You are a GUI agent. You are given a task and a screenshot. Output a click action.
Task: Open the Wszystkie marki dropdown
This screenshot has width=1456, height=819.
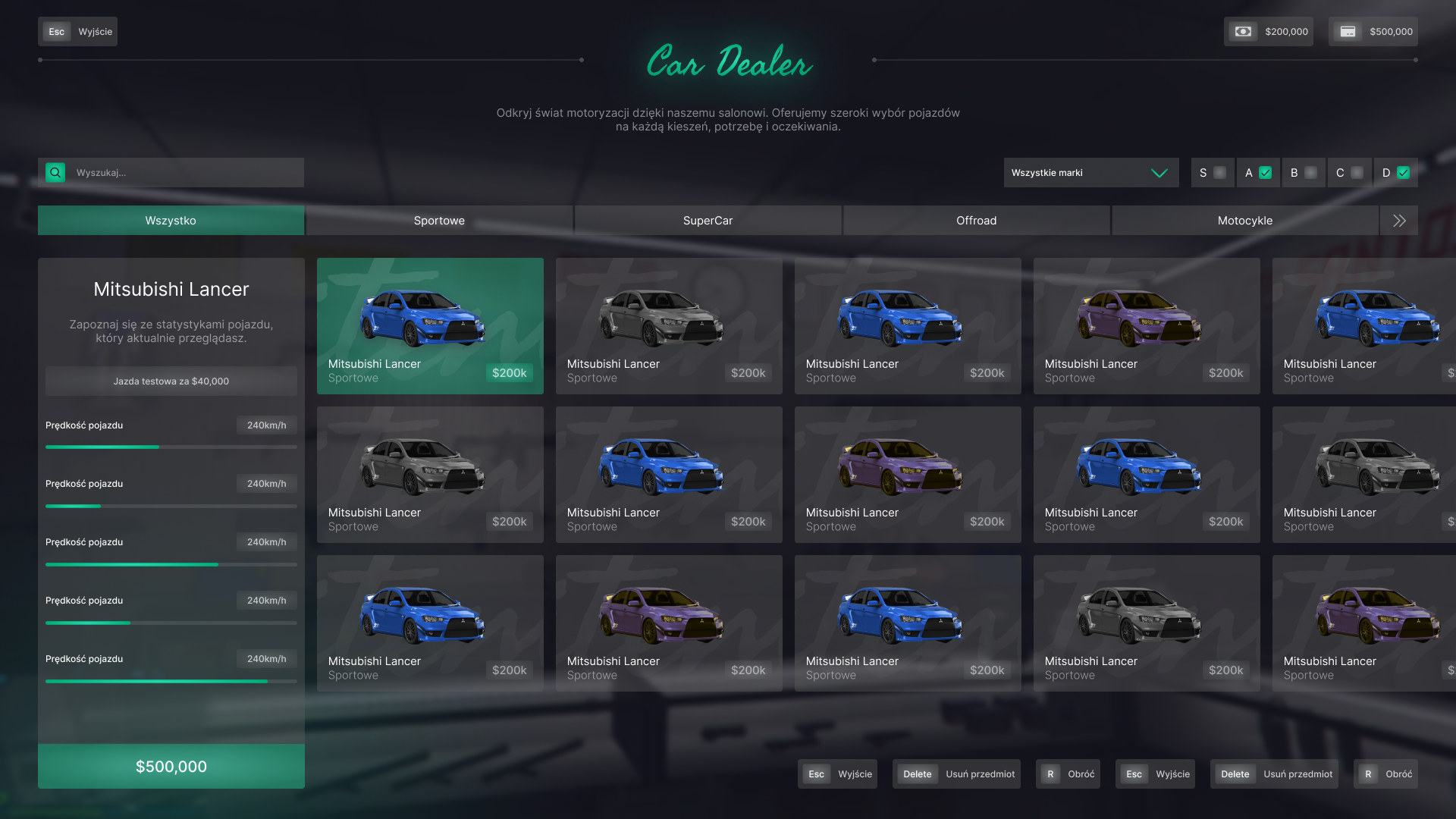[1091, 172]
